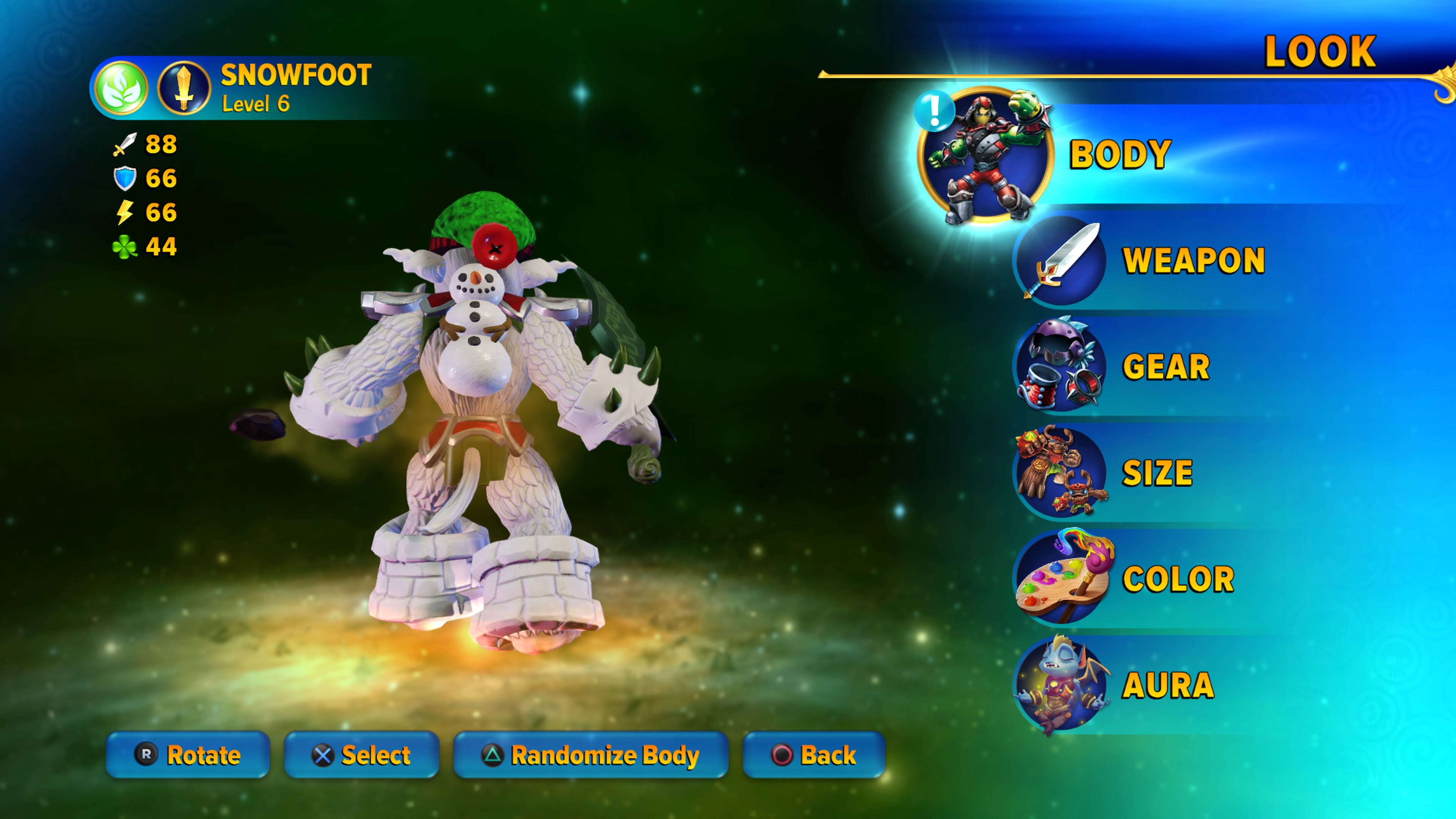Click the green Life element leaf icon
Viewport: 1456px width, 819px height.
pyautogui.click(x=121, y=89)
